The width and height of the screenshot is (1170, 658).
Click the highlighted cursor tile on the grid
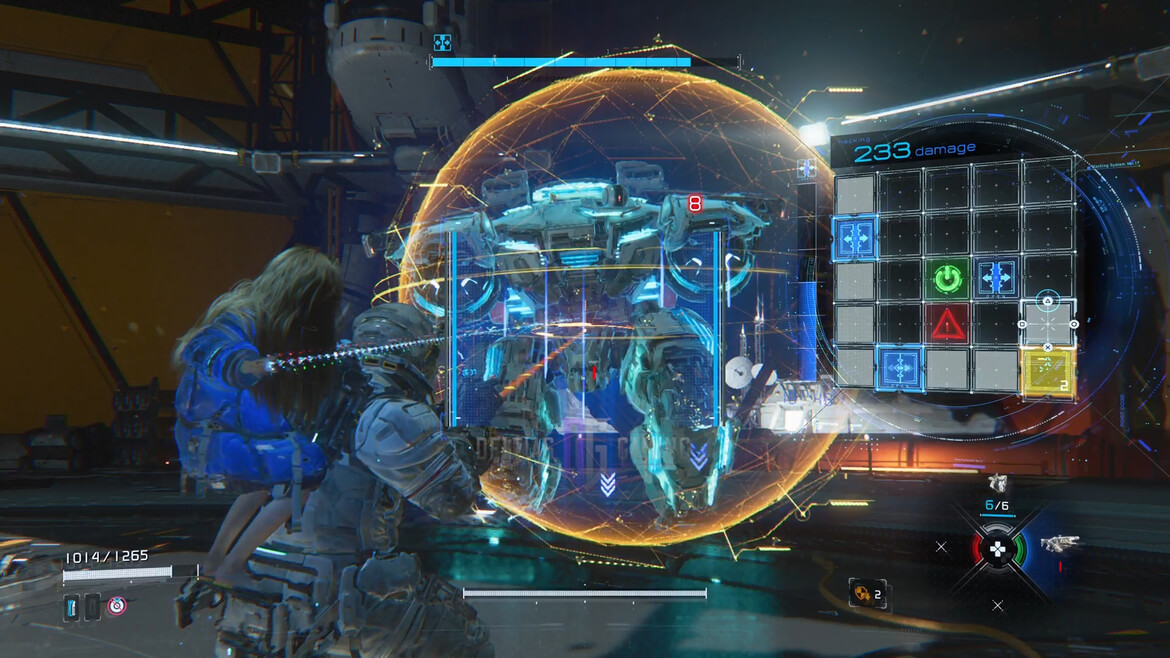(1047, 323)
